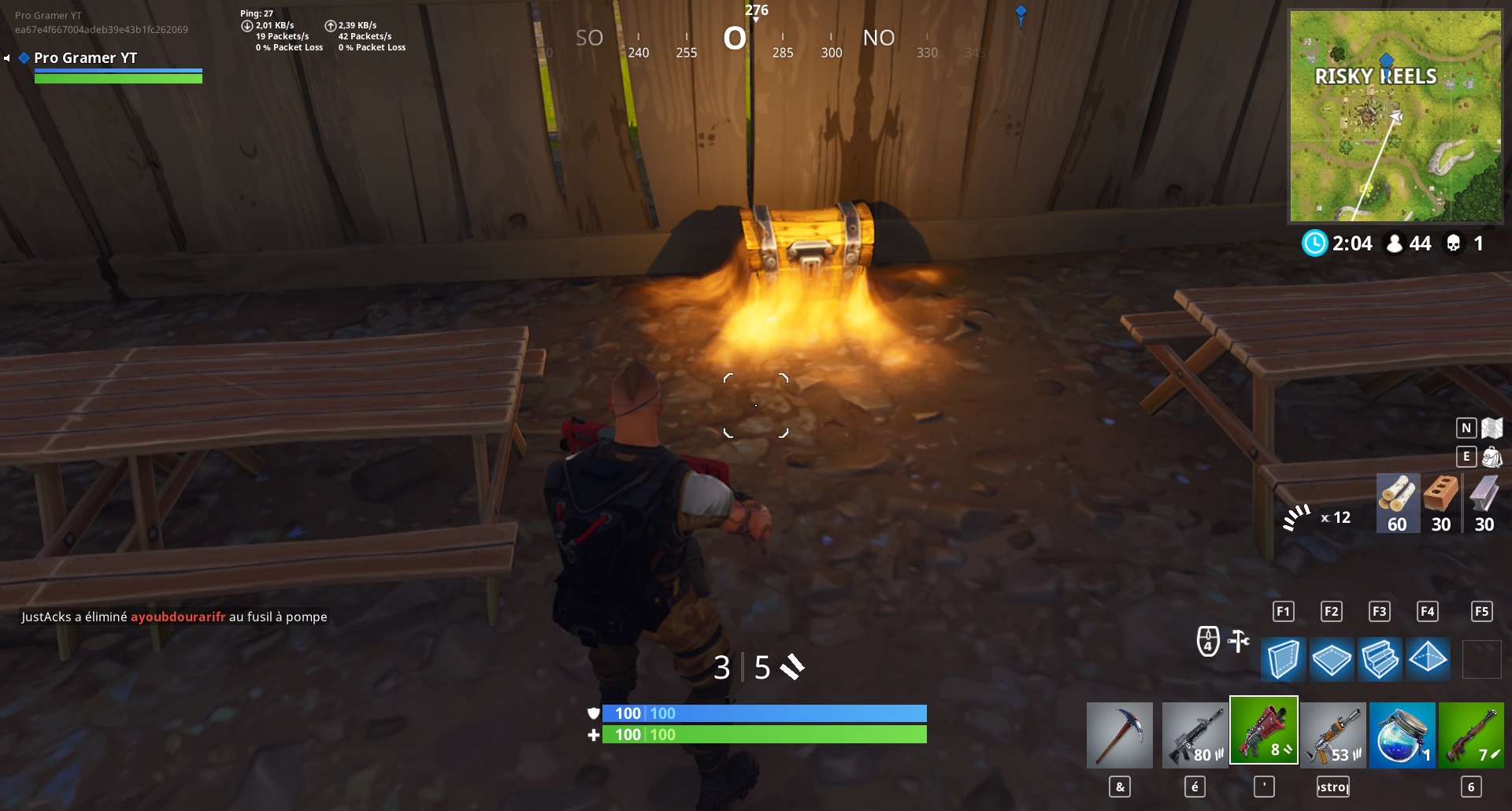Image resolution: width=1512 pixels, height=811 pixels.
Task: Select the floor building piece
Action: 1331,660
